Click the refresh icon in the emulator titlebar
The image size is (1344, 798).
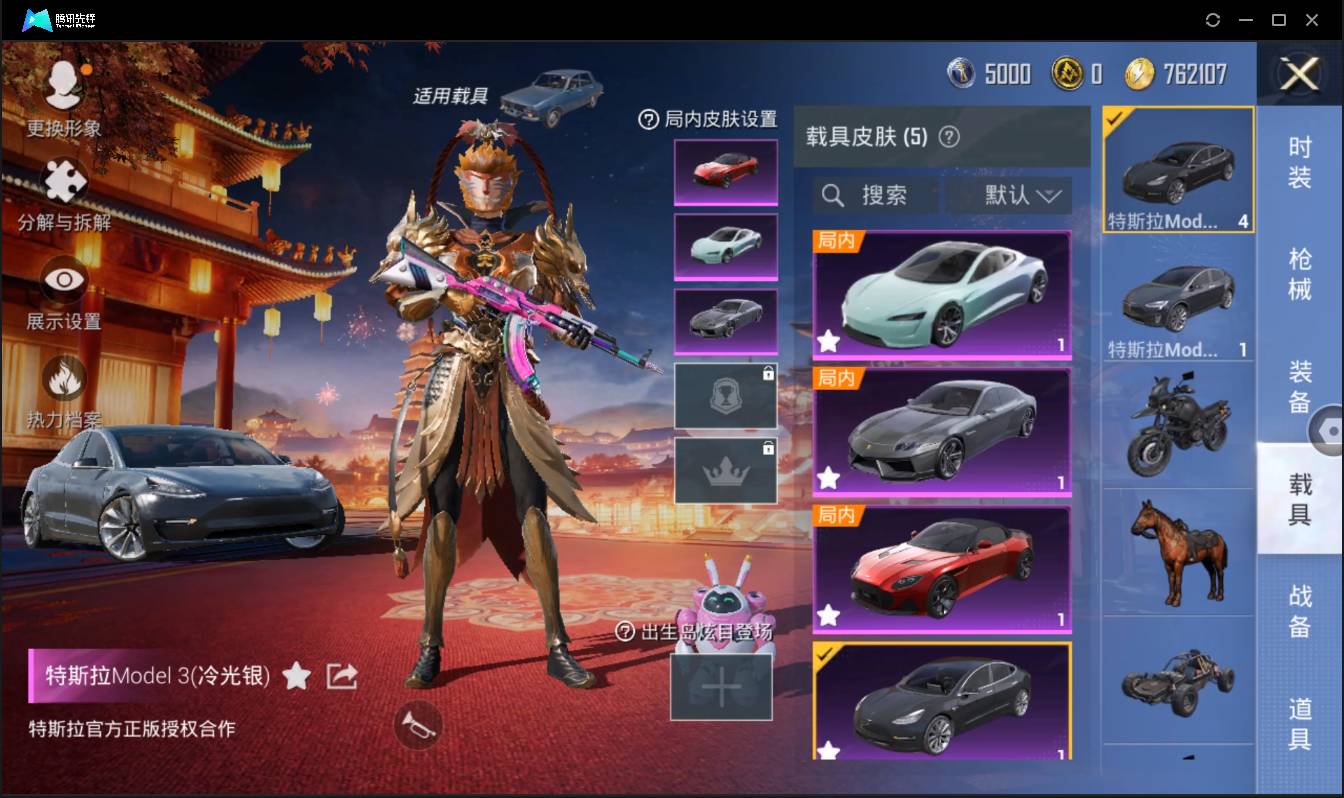pyautogui.click(x=1213, y=20)
